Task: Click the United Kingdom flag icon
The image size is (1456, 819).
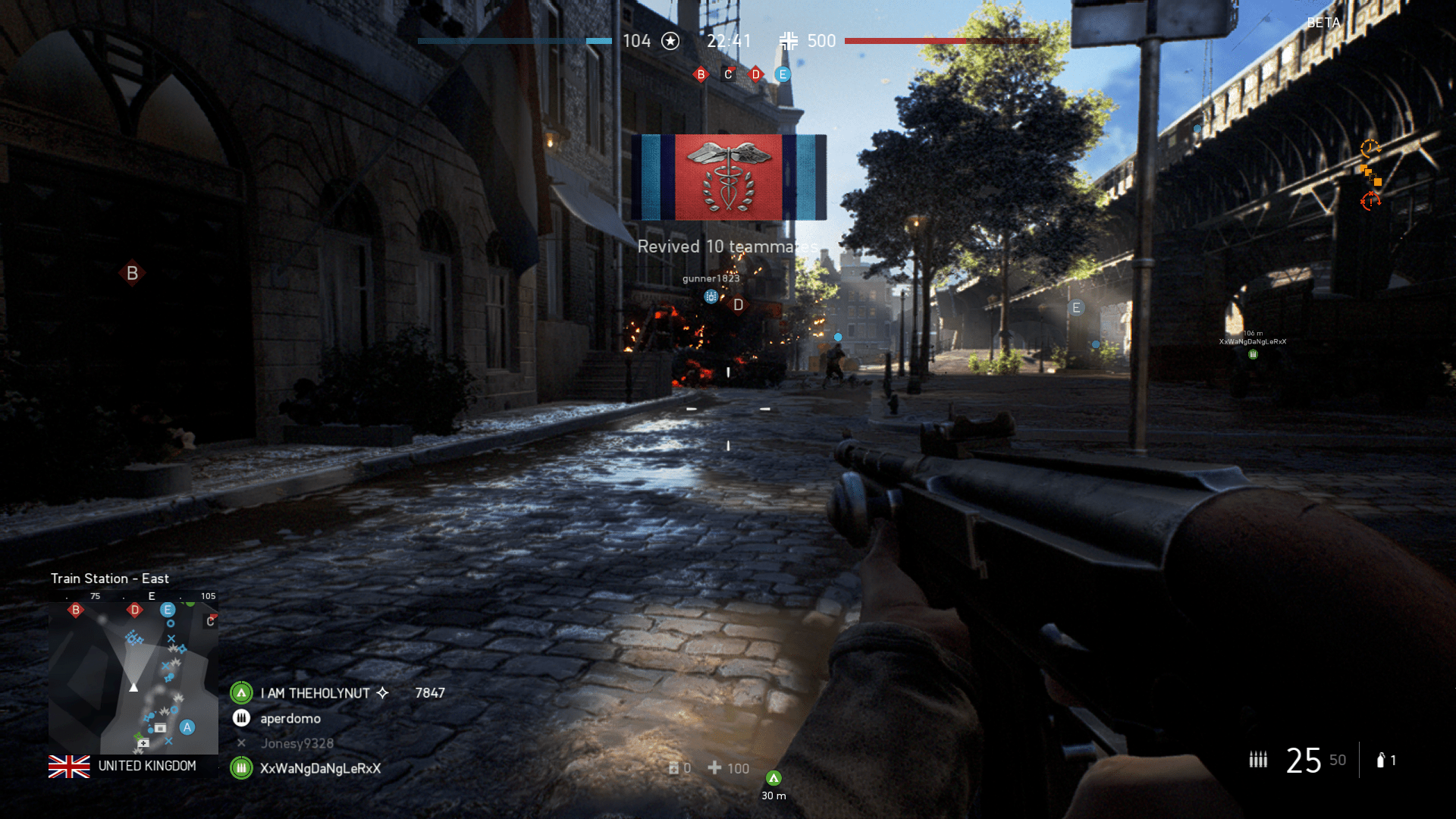Action: (x=71, y=767)
